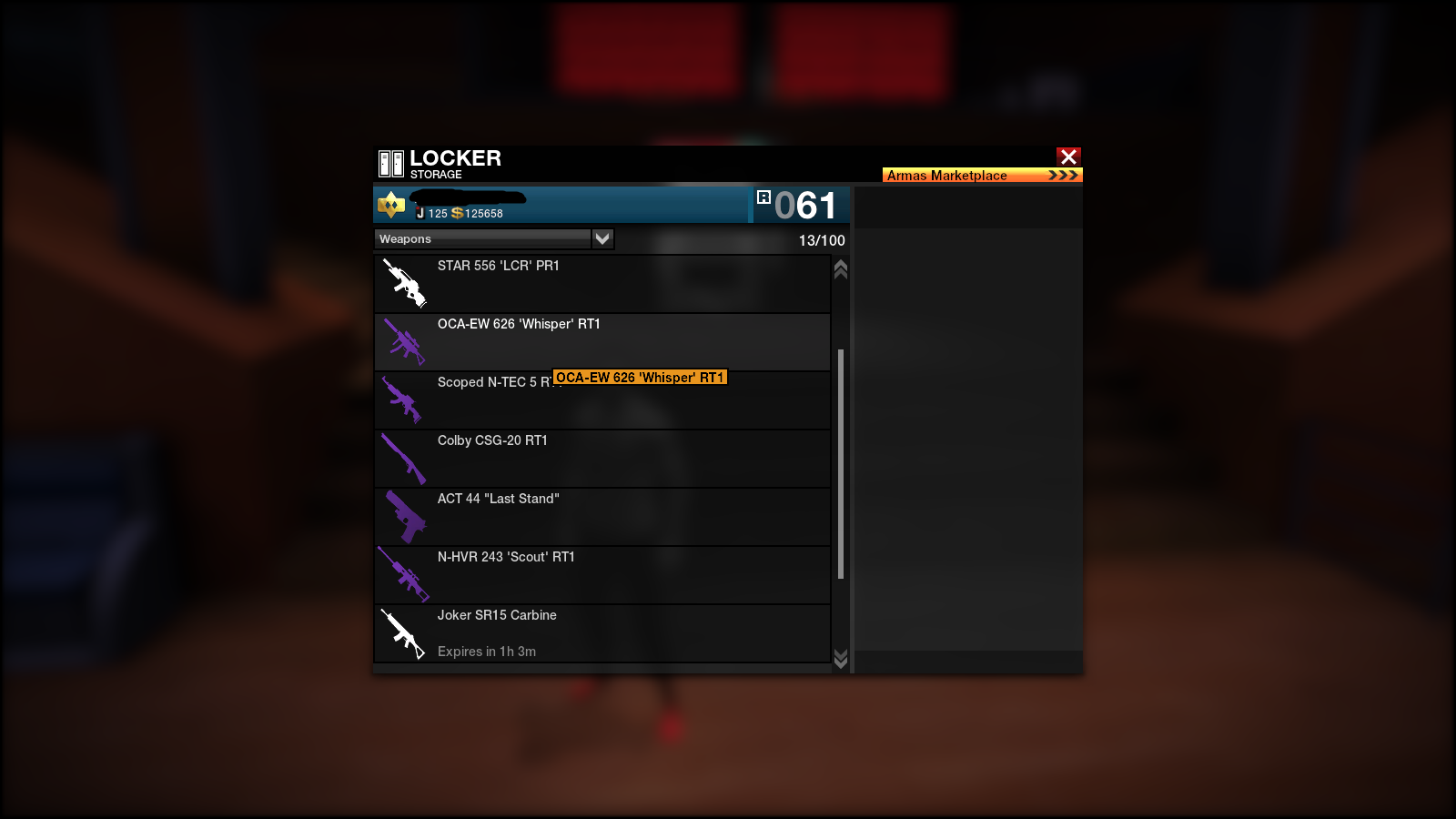Choose N-HVR 243 'Scout' RT1 rifle
1456x819 pixels.
(602, 575)
